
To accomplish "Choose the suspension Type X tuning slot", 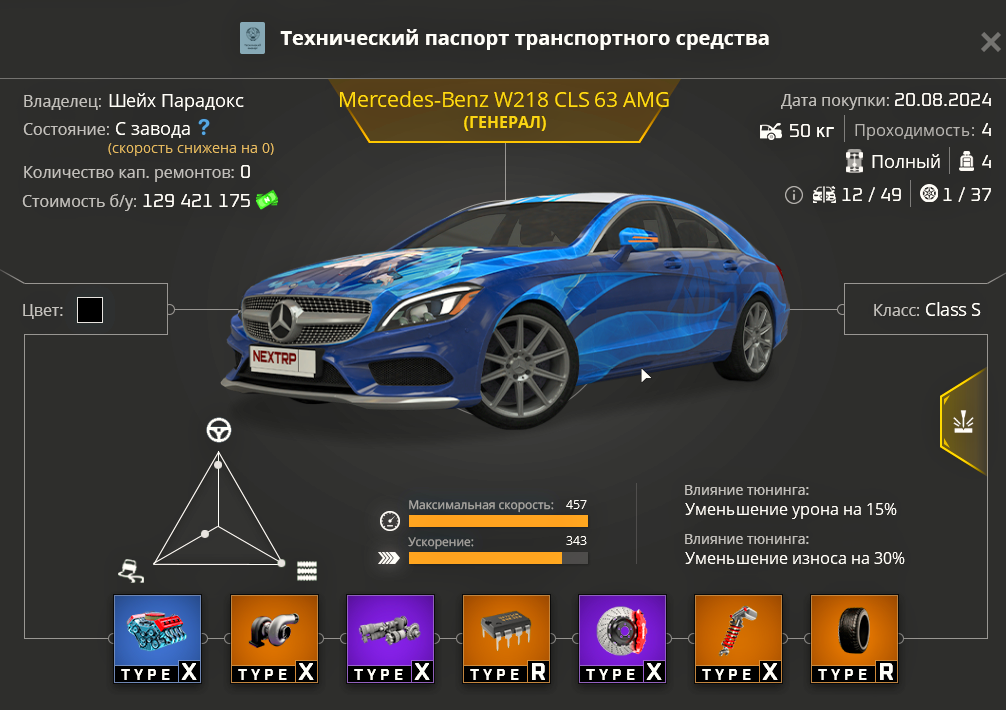I will point(738,639).
